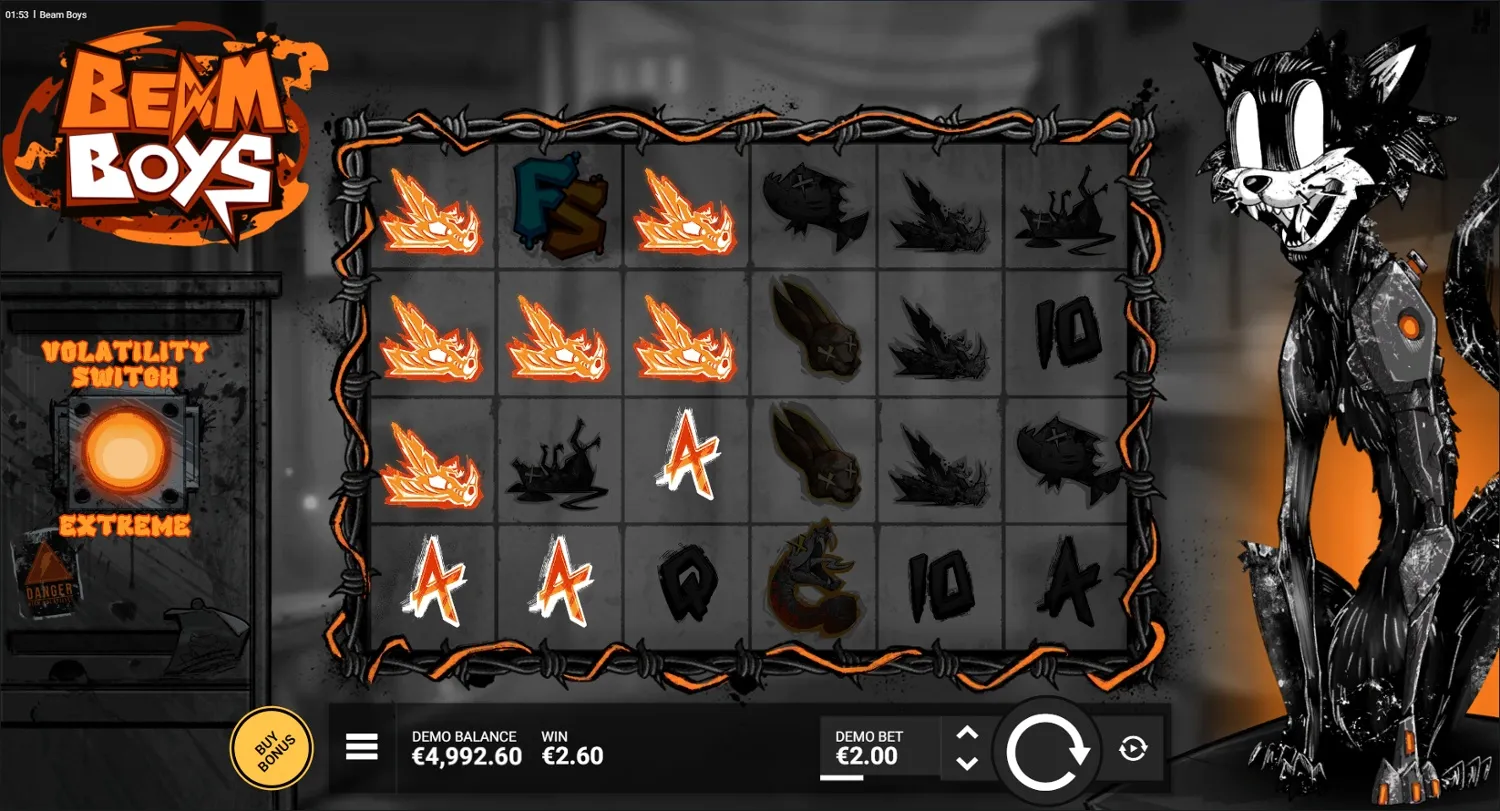Select the flaming wing symbol in the top-left cell

click(x=432, y=215)
